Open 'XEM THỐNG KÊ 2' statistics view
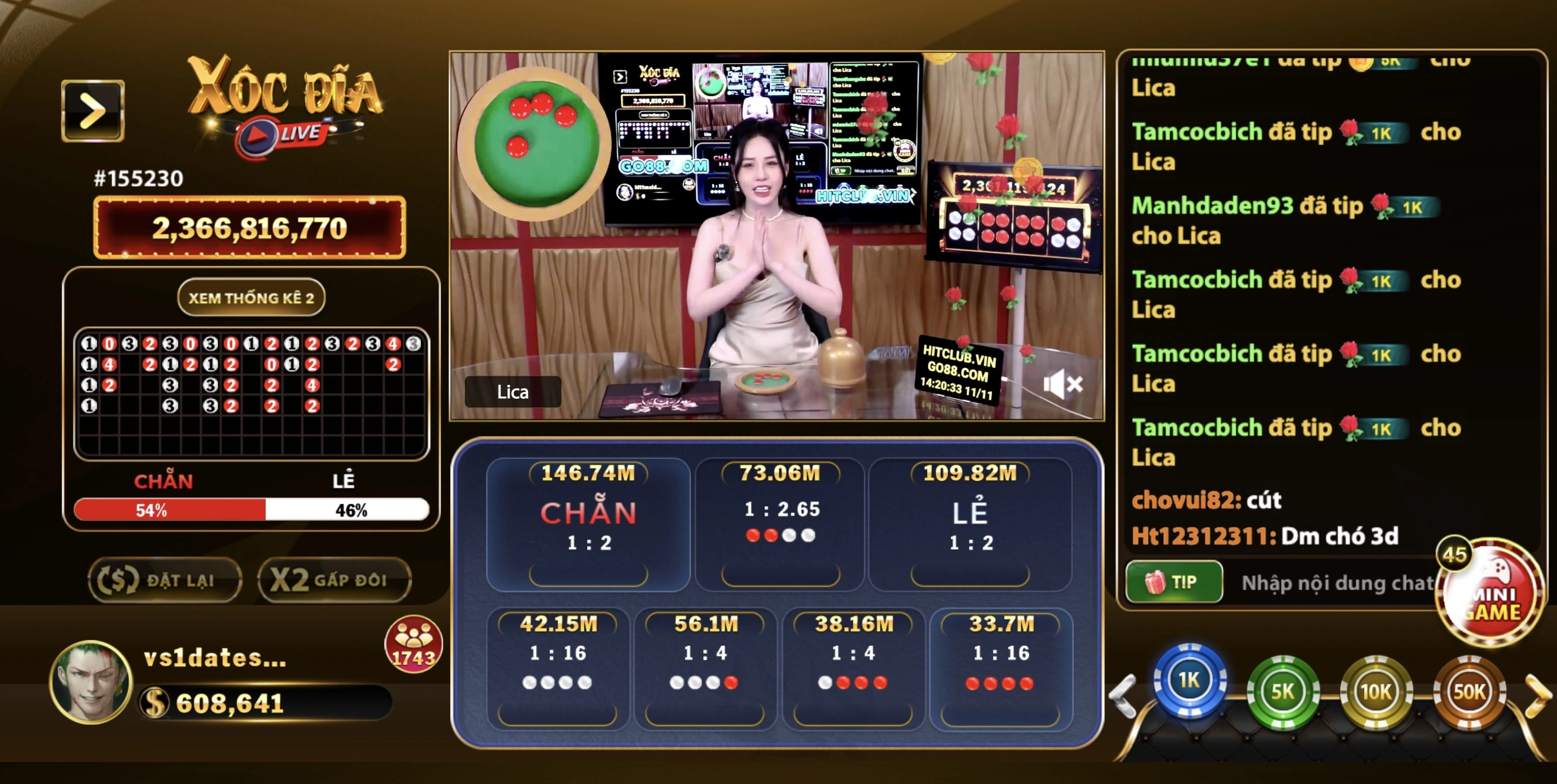1557x784 pixels. coord(251,297)
